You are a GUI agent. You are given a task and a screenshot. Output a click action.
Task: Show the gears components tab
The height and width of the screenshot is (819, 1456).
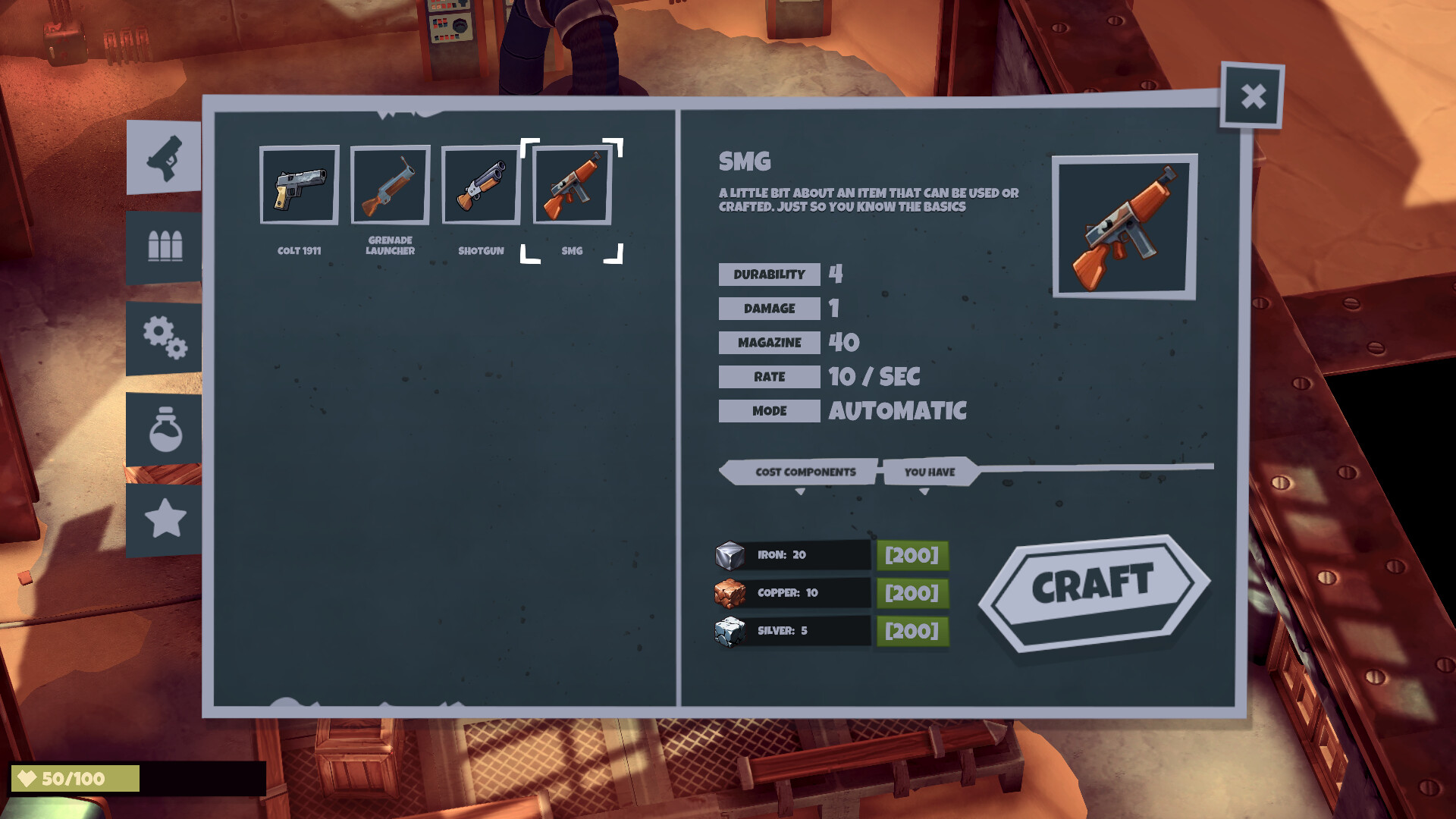point(165,337)
